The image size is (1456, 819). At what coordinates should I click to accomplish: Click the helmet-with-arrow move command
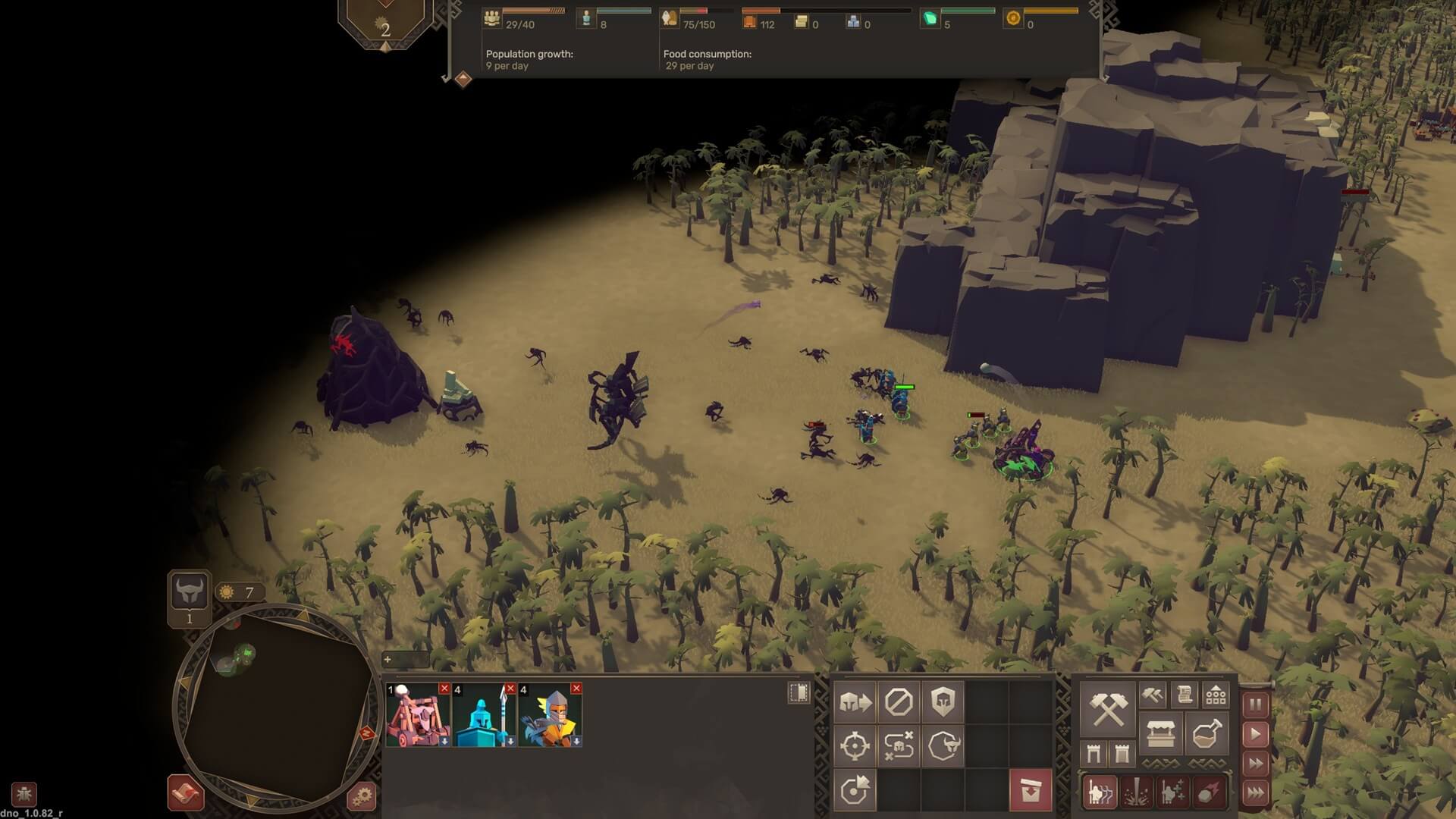coord(855,702)
